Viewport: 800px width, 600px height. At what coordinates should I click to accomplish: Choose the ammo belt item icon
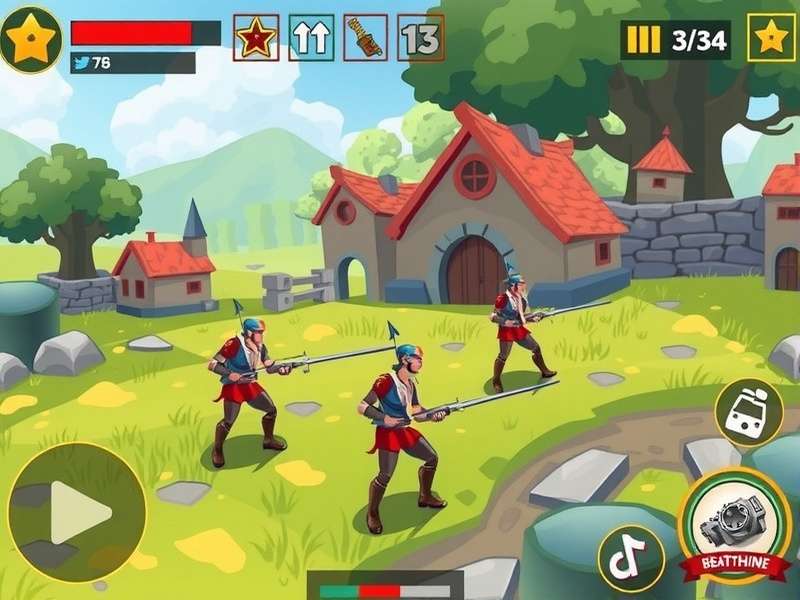click(x=366, y=37)
